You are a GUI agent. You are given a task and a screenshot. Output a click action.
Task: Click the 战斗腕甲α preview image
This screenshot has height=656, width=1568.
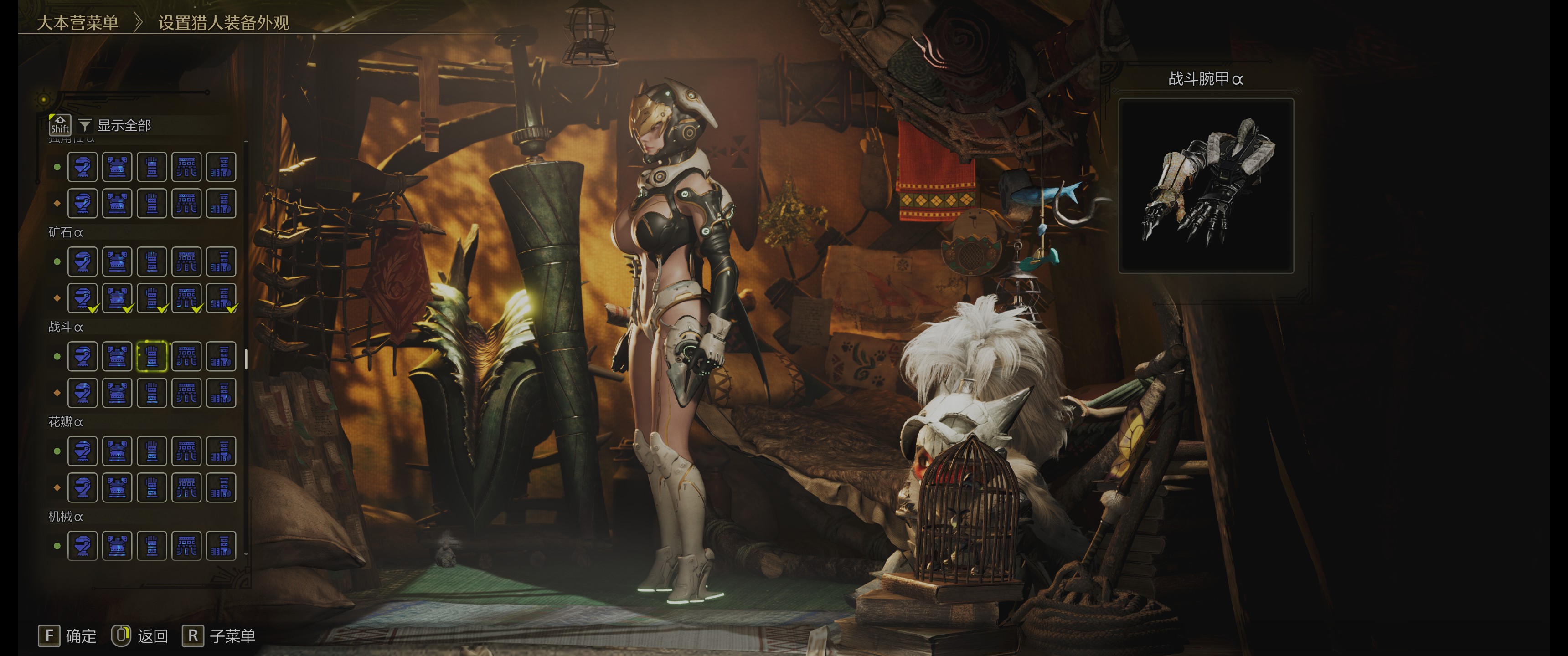pyautogui.click(x=1206, y=185)
